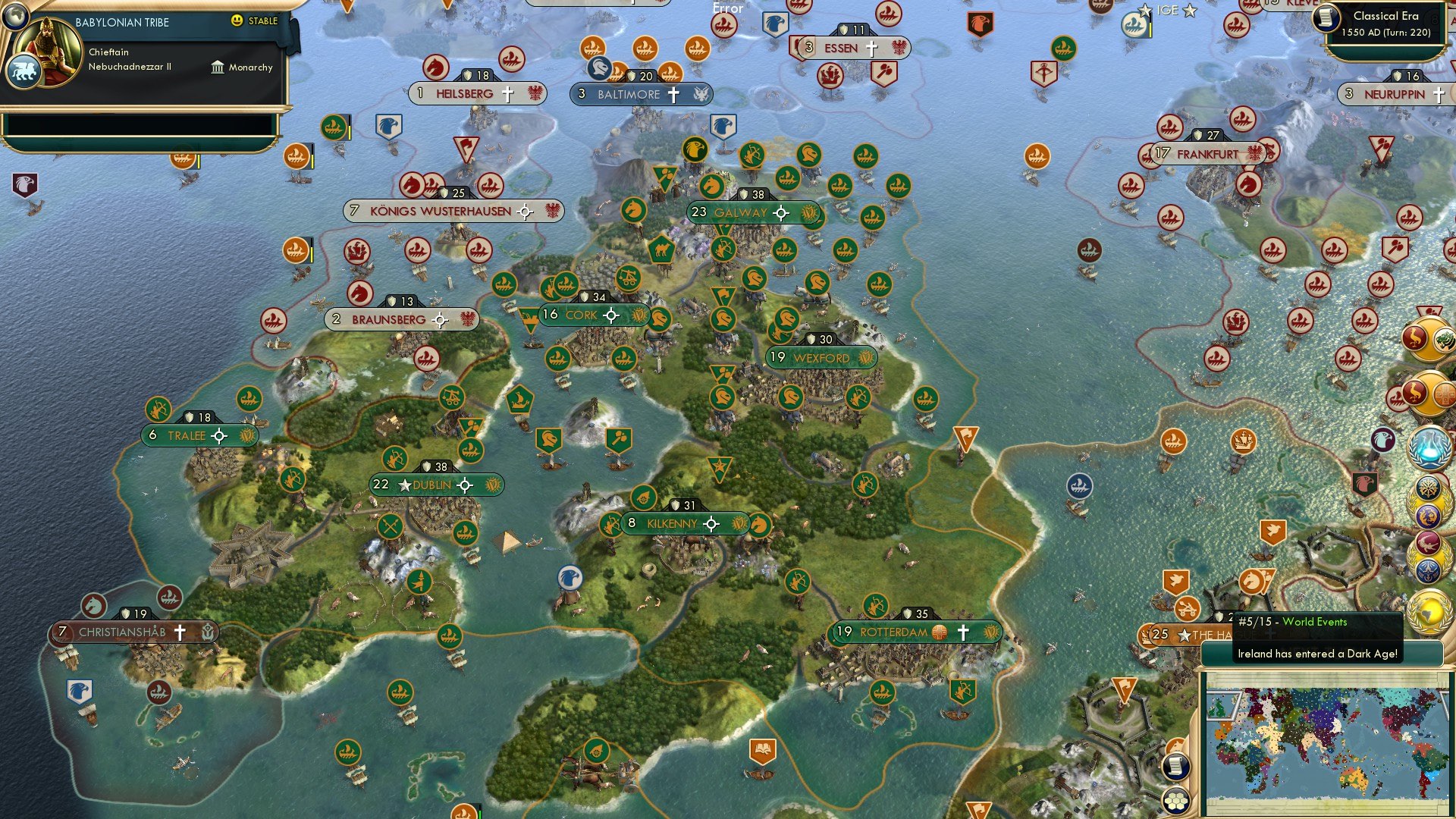Click the Monarchy government icon

(218, 68)
